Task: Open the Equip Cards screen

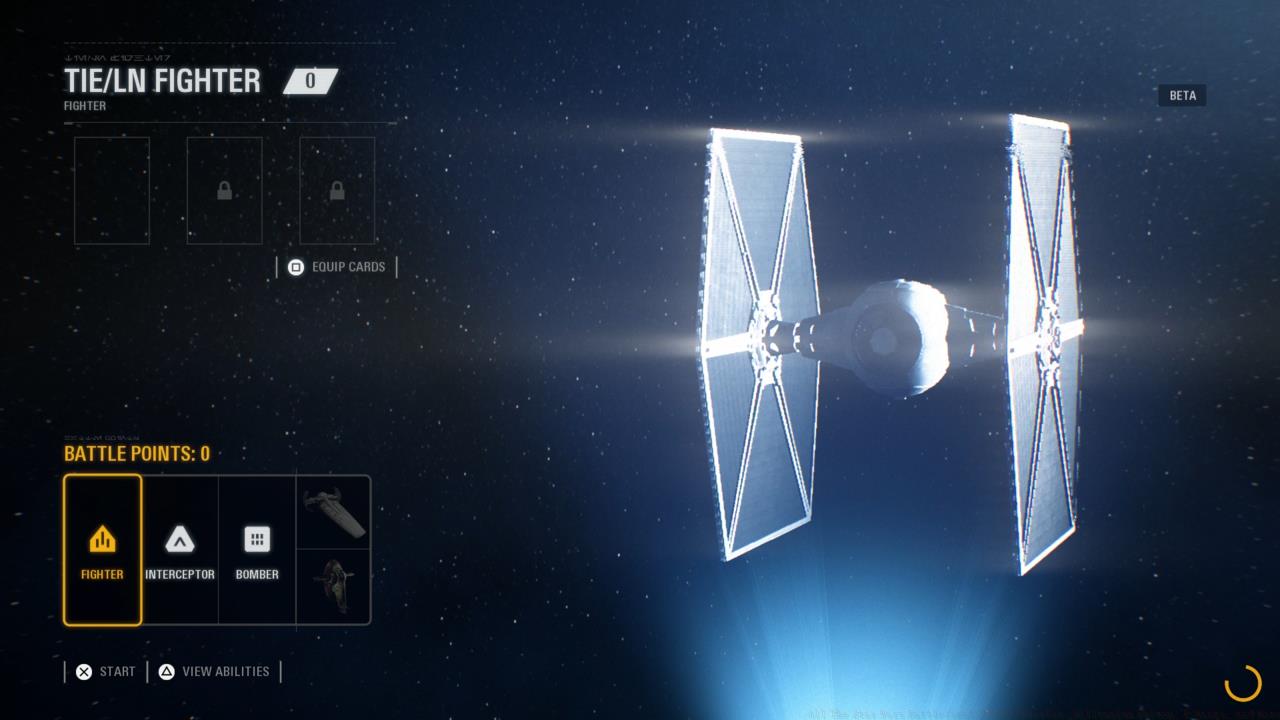Action: pyautogui.click(x=348, y=267)
